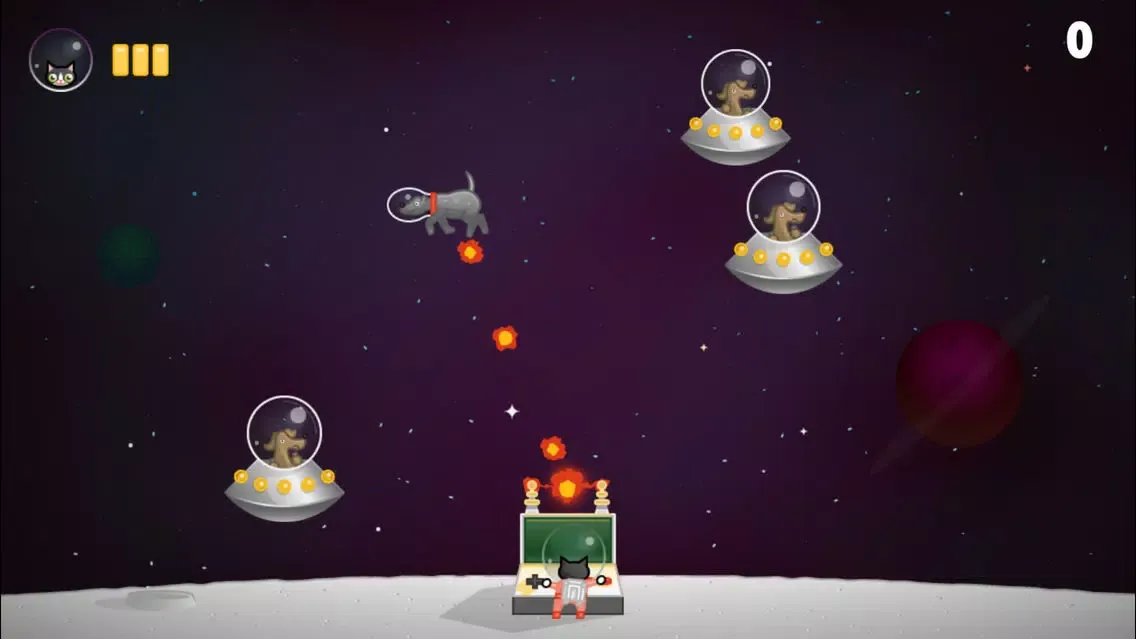Click the cat astronaut portrait icon
This screenshot has width=1136, height=639.
pos(61,60)
